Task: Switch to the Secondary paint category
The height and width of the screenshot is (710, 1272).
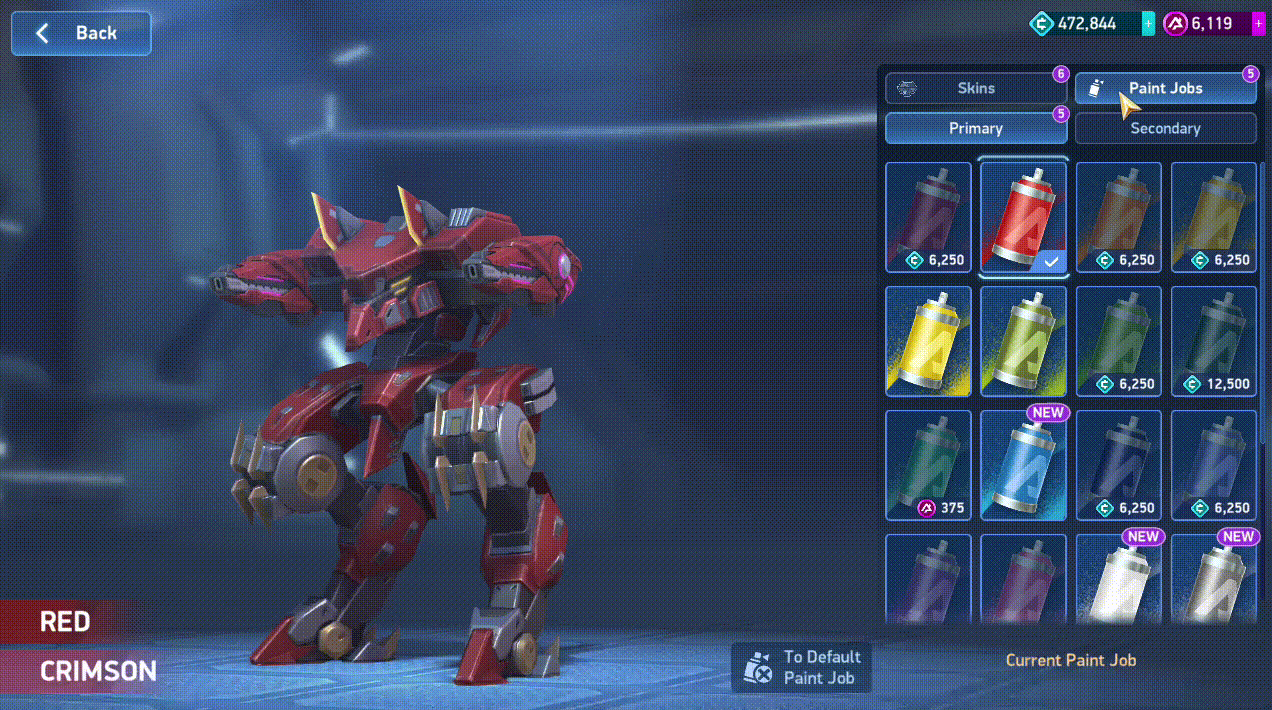Action: (1165, 128)
